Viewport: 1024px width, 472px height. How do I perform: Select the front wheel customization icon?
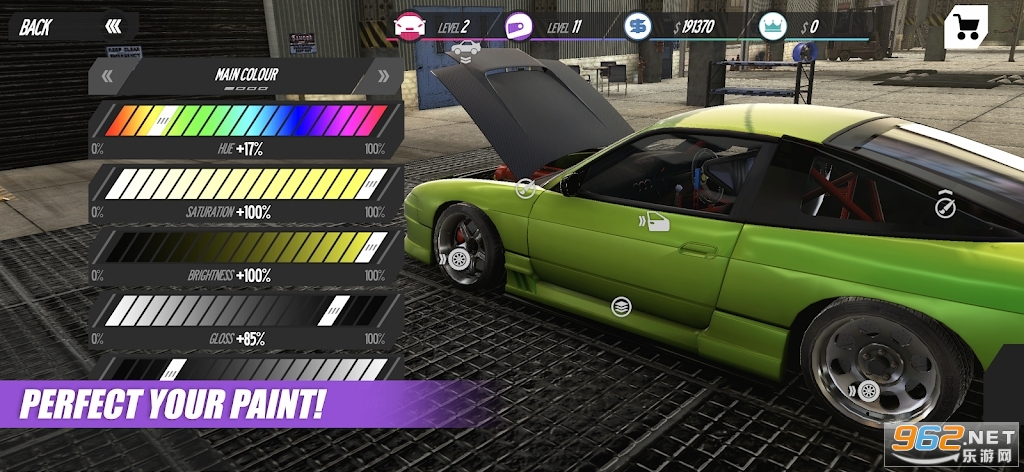[x=458, y=259]
